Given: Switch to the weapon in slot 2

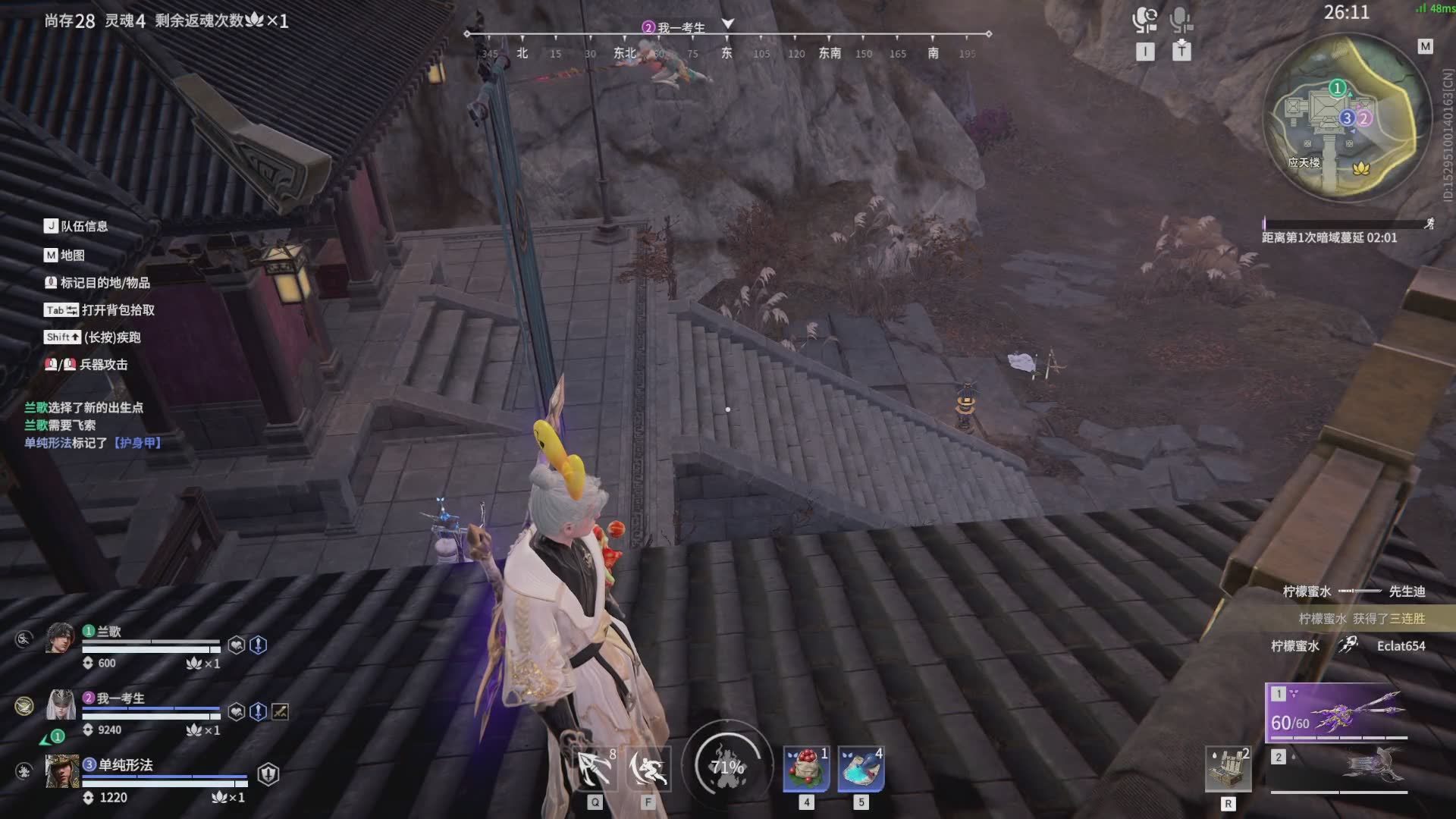Looking at the screenshot, I should pos(1338,768).
